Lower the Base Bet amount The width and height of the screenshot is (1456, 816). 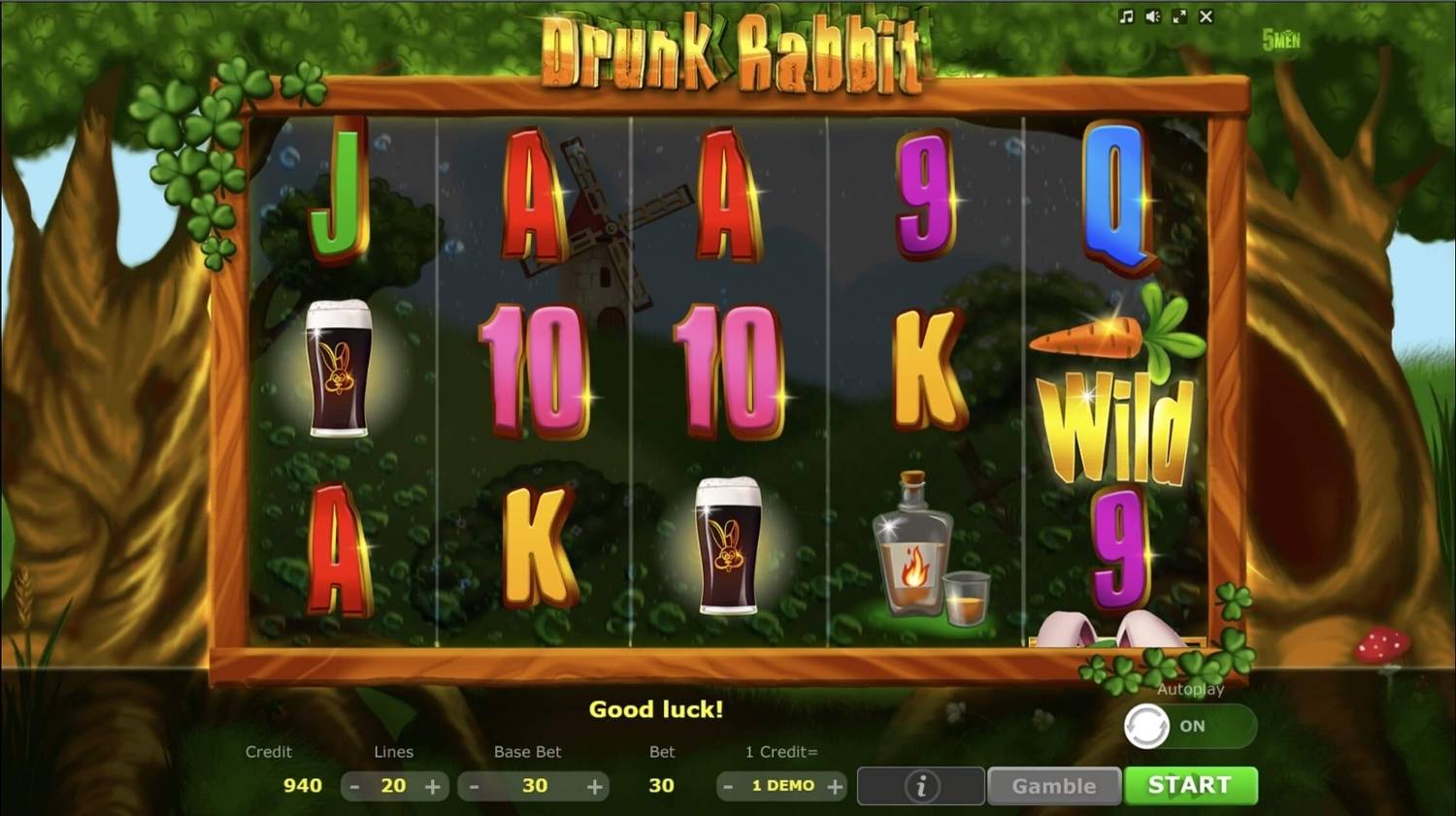tap(474, 786)
